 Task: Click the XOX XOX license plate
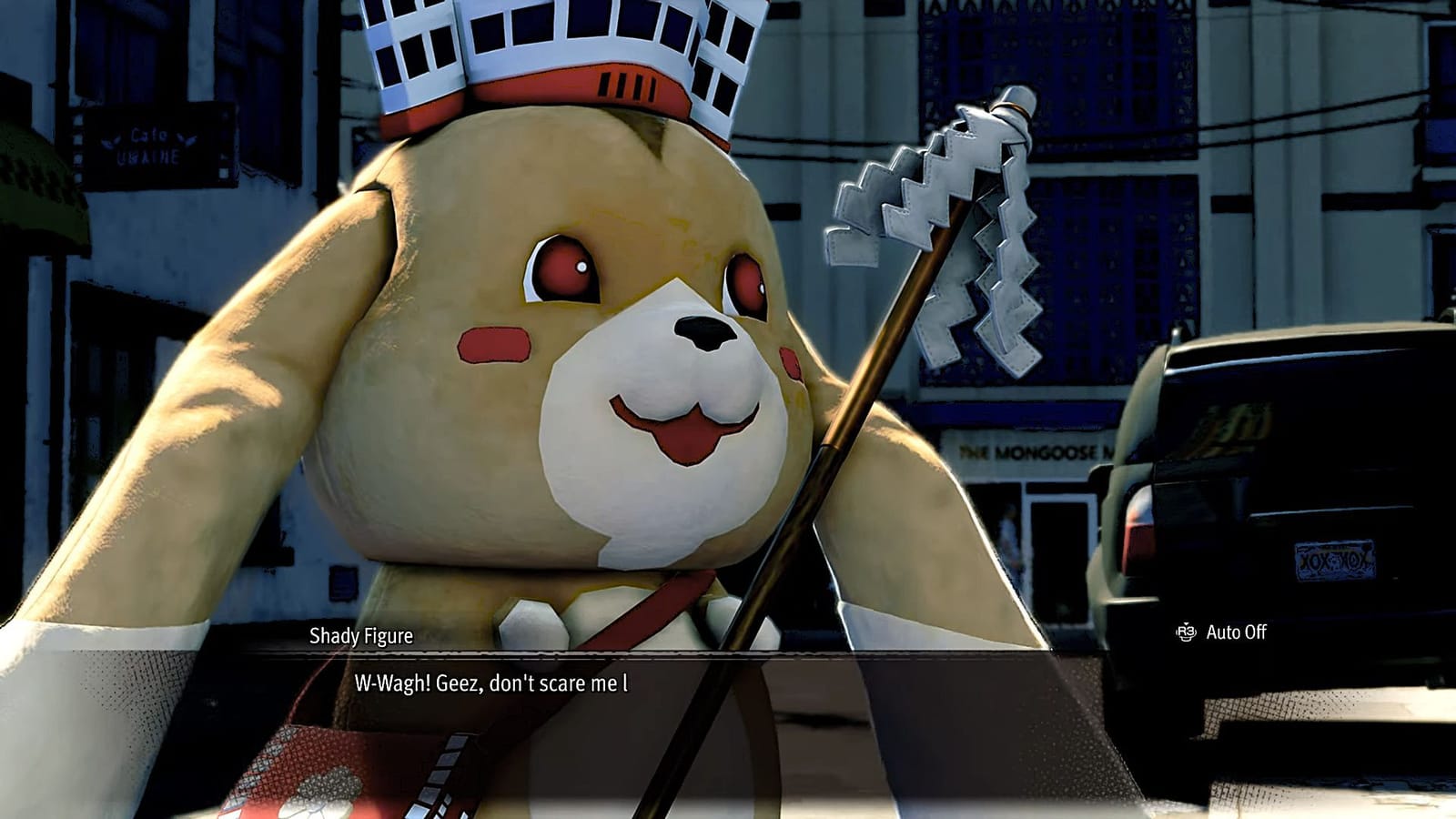[1334, 561]
